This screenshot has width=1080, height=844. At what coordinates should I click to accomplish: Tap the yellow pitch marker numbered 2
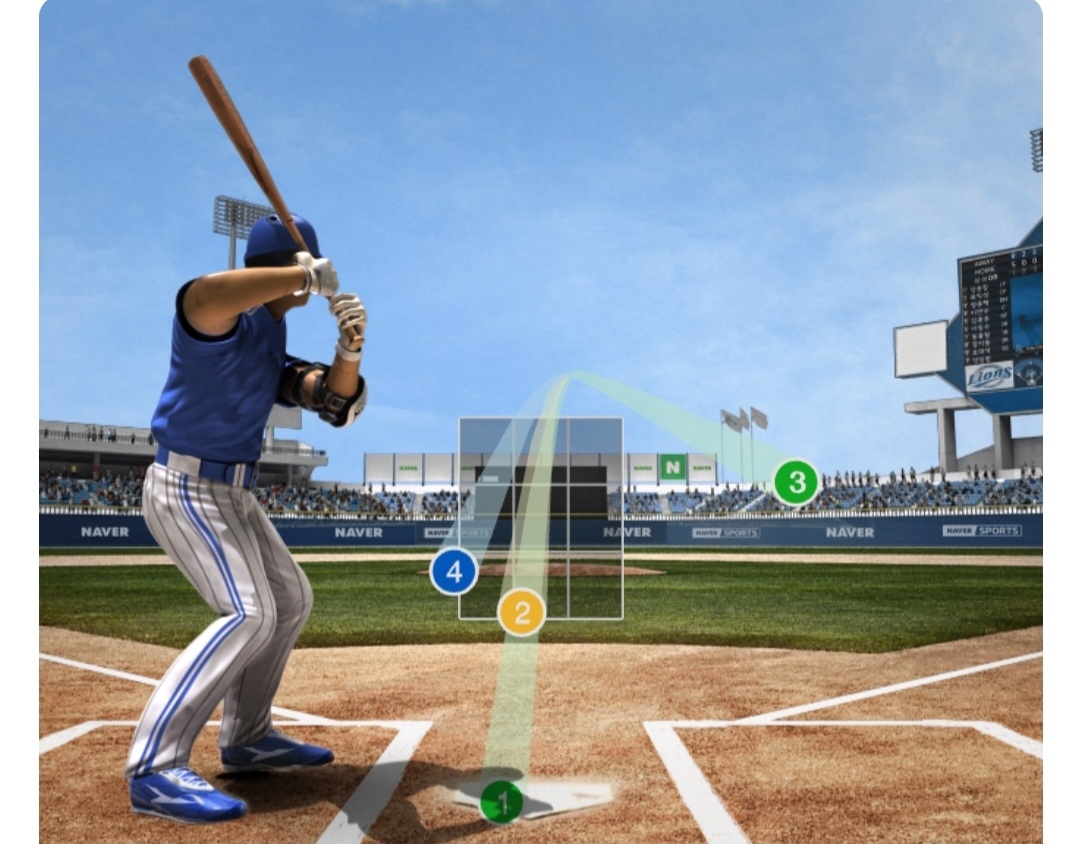tap(521, 612)
